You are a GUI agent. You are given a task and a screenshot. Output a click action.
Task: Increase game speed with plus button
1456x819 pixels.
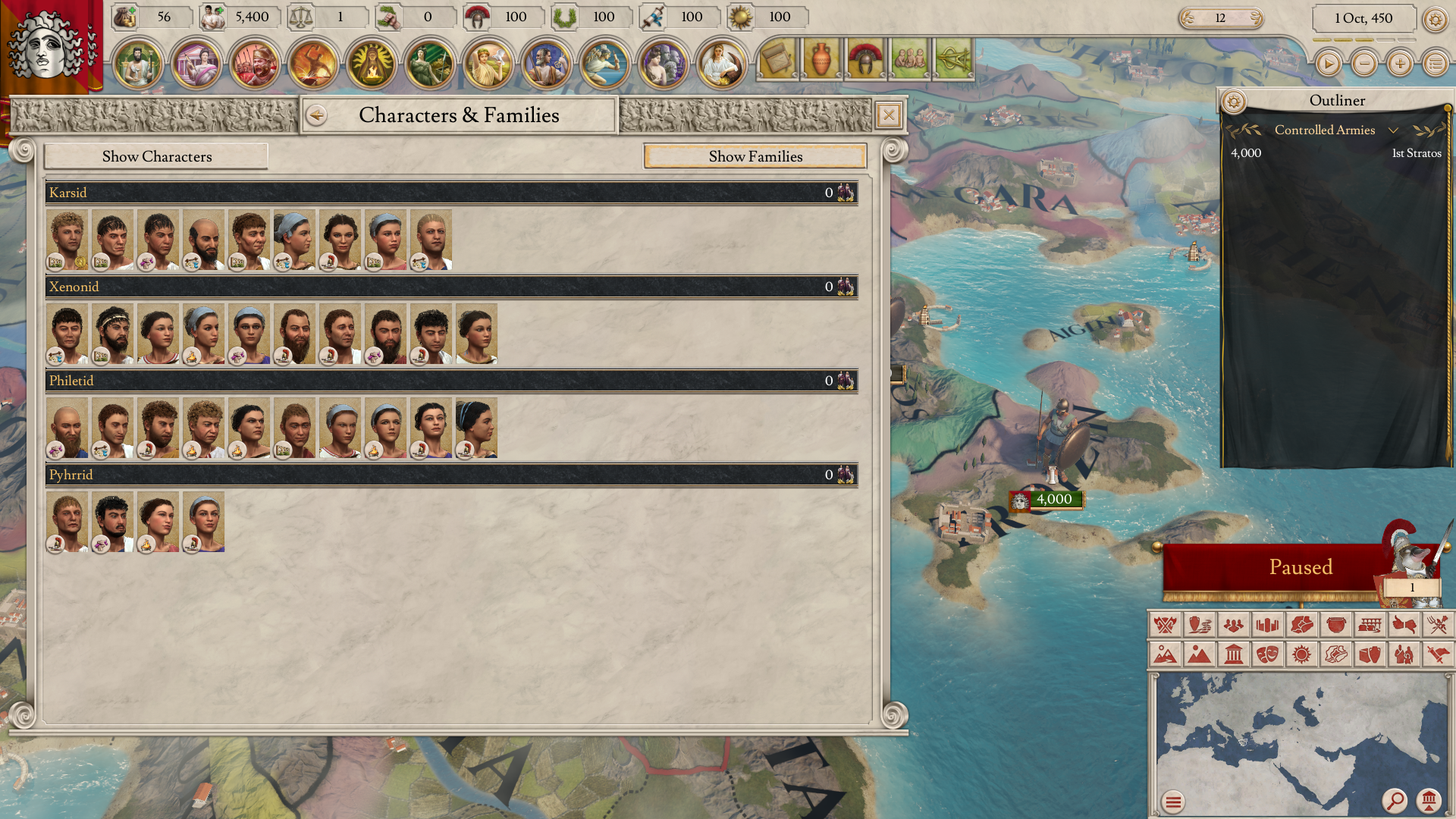(1400, 64)
